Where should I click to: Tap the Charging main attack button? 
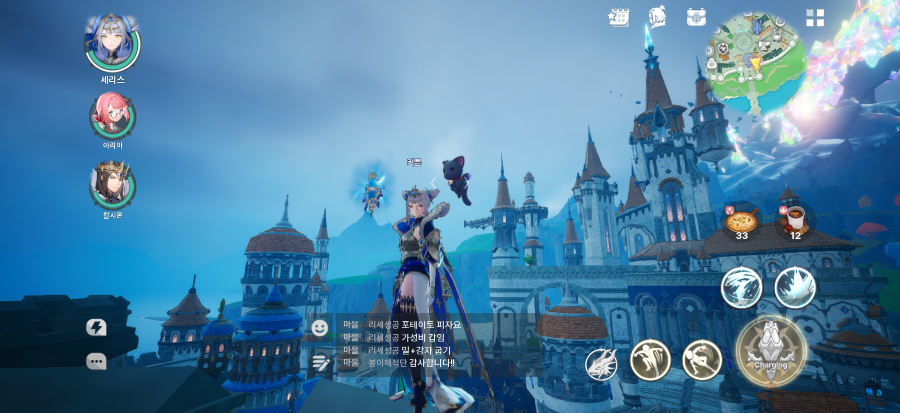[770, 350]
